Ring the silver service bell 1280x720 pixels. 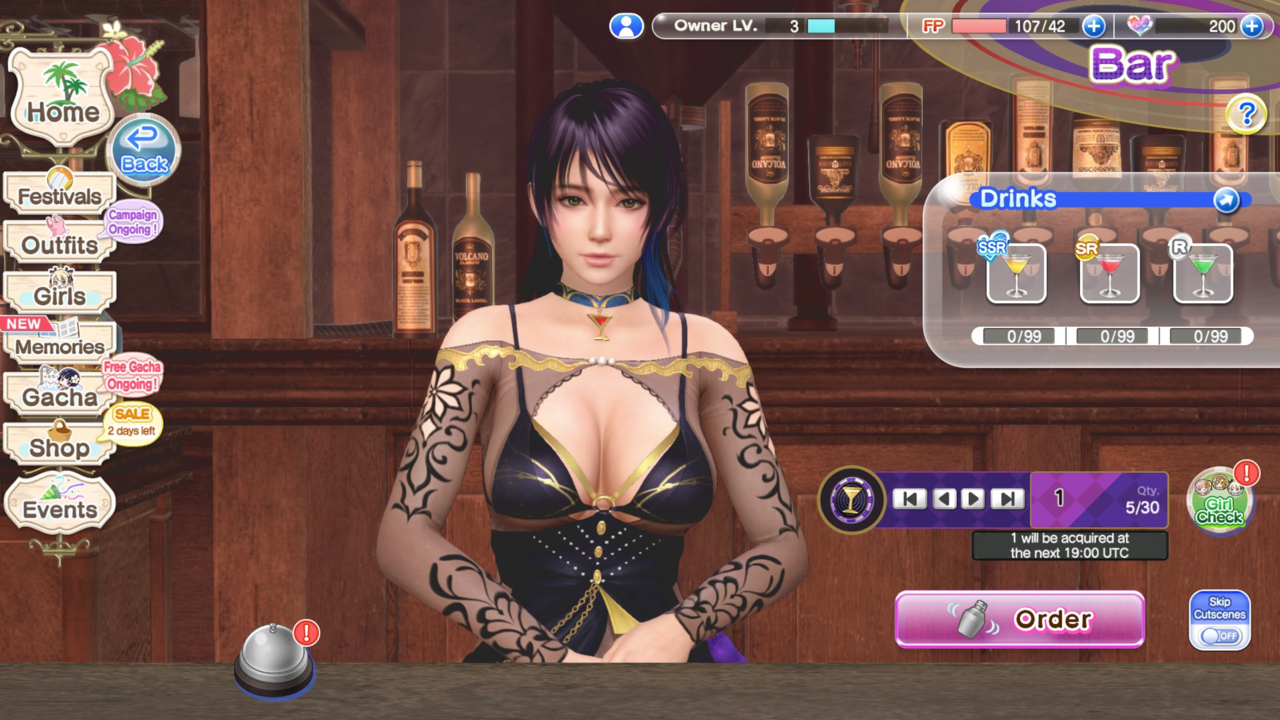tap(273, 660)
